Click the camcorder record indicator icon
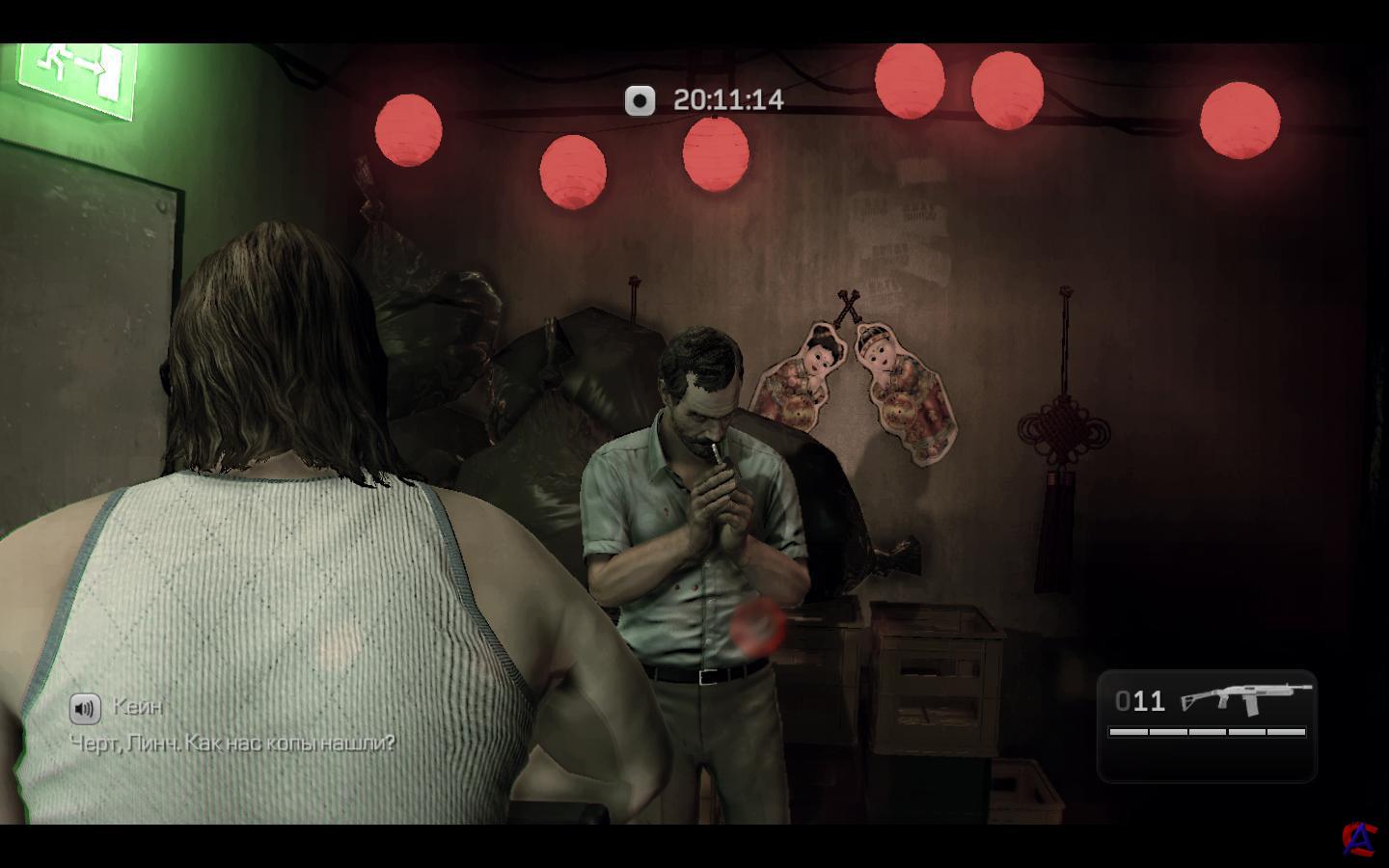The image size is (1389, 868). click(640, 100)
